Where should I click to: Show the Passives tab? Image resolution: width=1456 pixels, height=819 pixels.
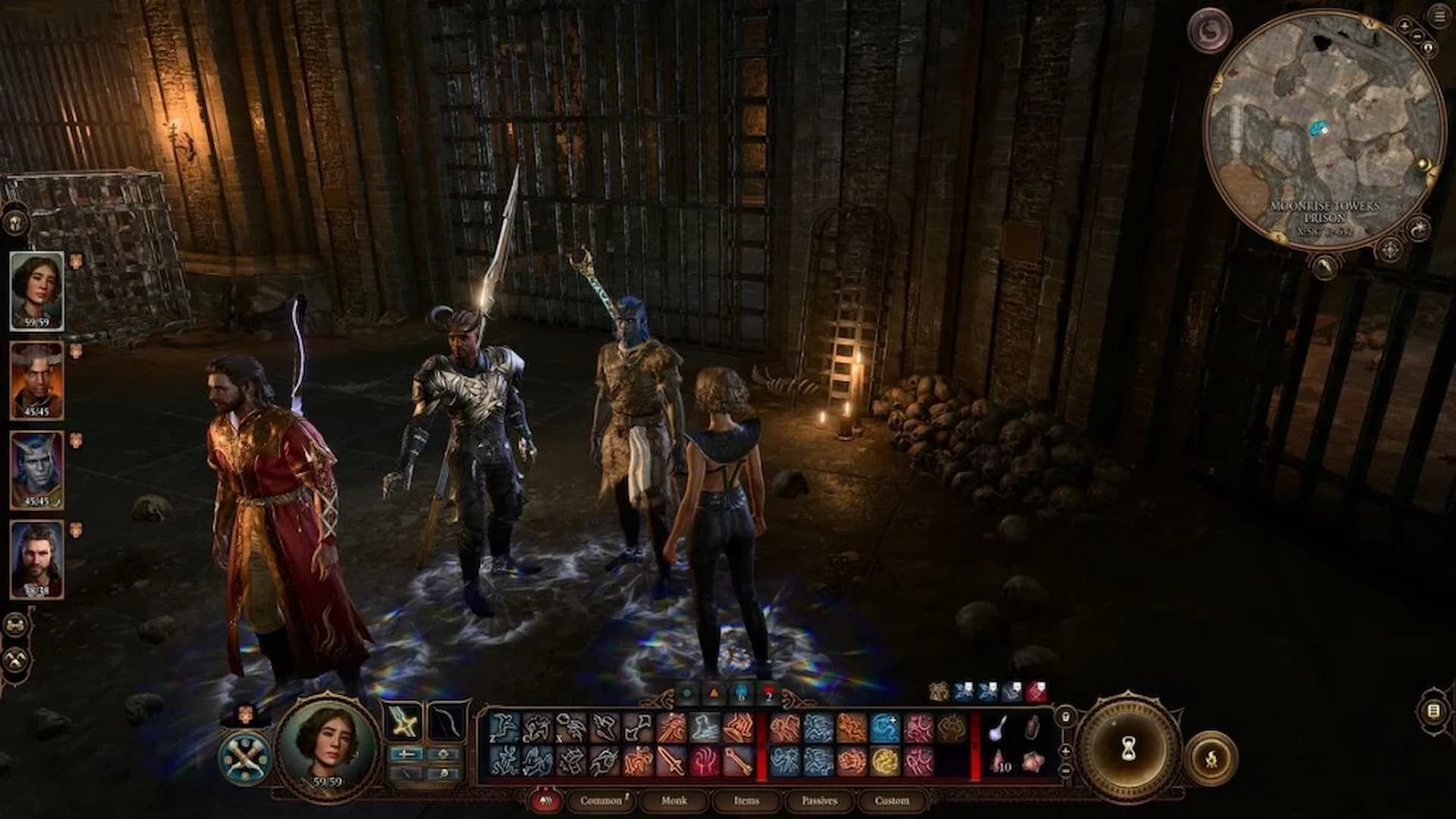819,800
